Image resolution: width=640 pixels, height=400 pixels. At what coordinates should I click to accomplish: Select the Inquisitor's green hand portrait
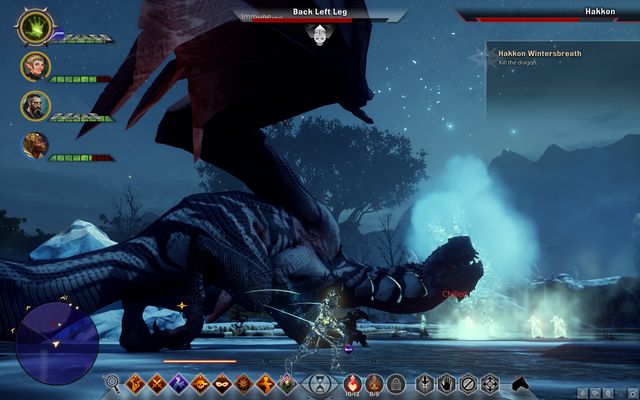36,26
